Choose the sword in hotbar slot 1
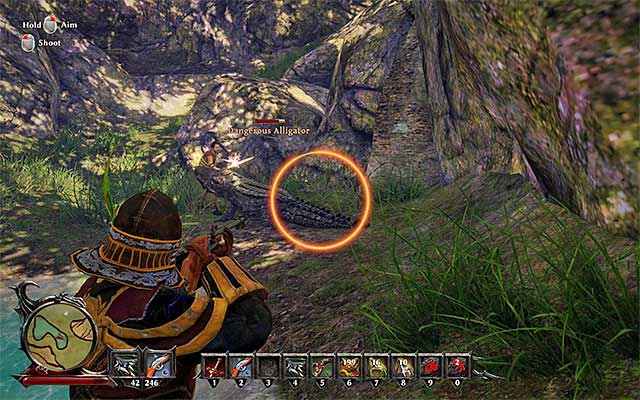The width and height of the screenshot is (640, 400). (x=215, y=366)
